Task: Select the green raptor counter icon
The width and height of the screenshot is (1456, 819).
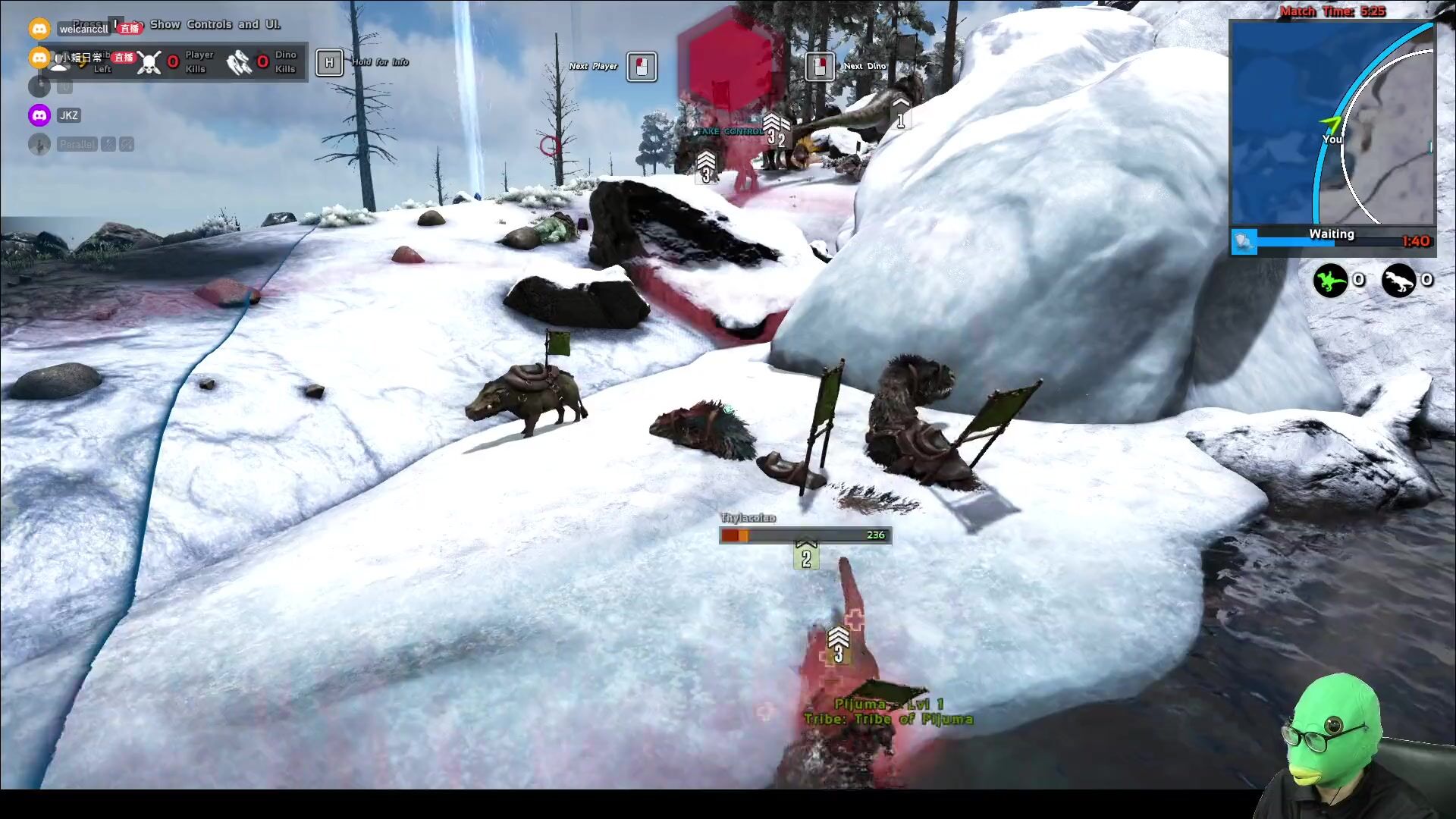Action: [1330, 281]
